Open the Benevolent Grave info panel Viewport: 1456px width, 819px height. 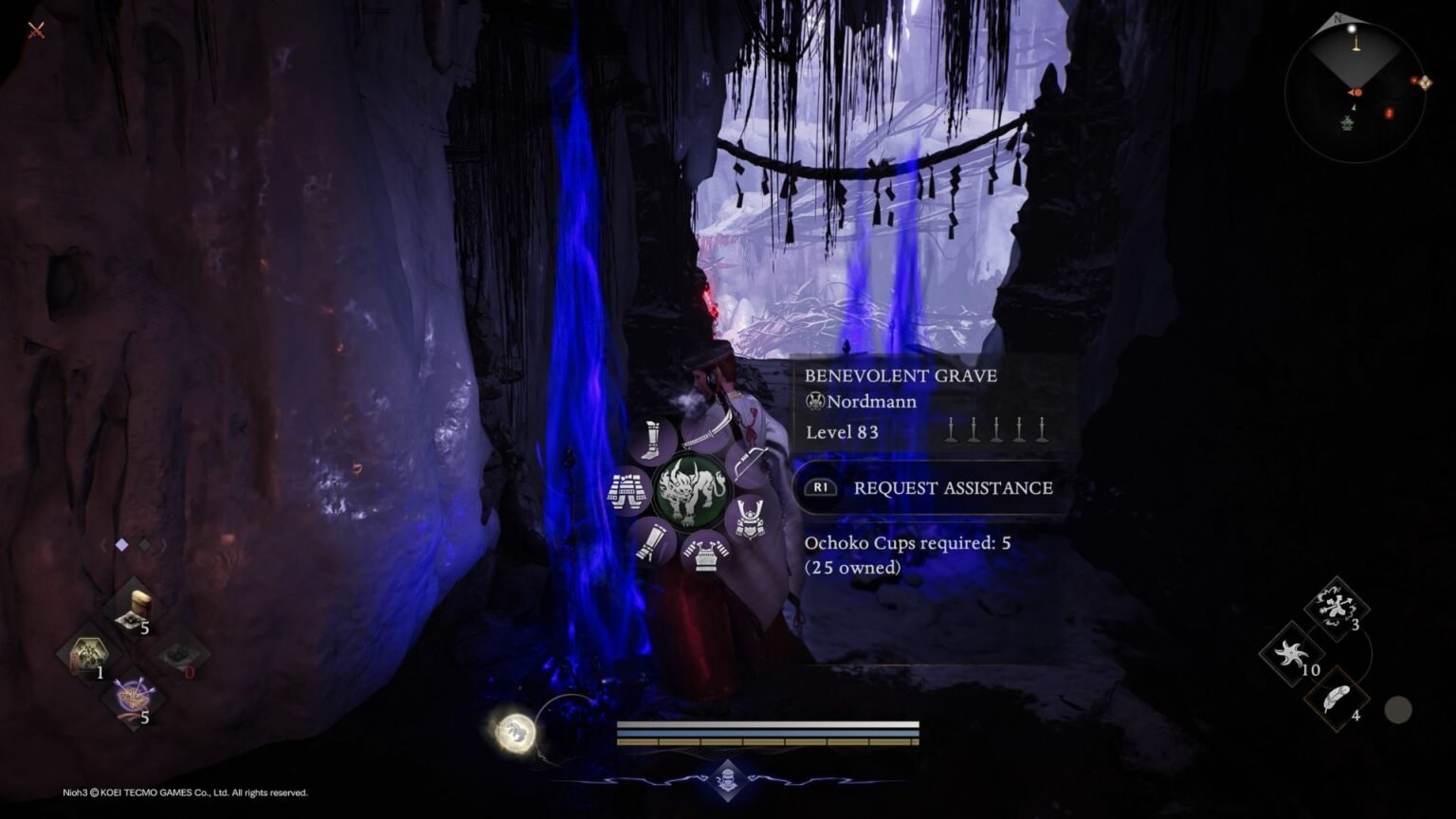[901, 375]
